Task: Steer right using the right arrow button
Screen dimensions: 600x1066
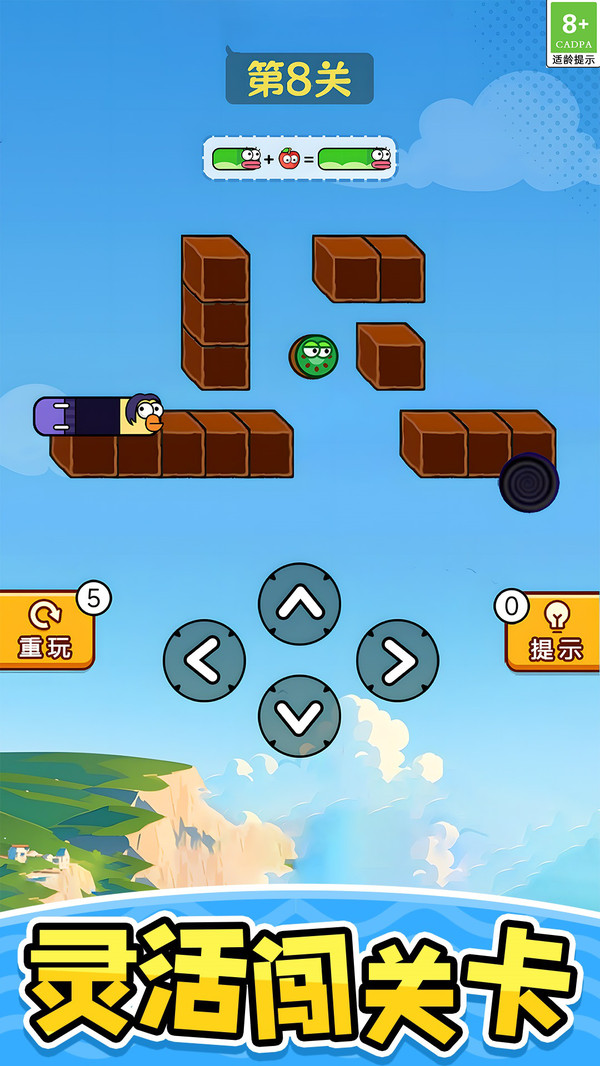Action: (x=397, y=660)
